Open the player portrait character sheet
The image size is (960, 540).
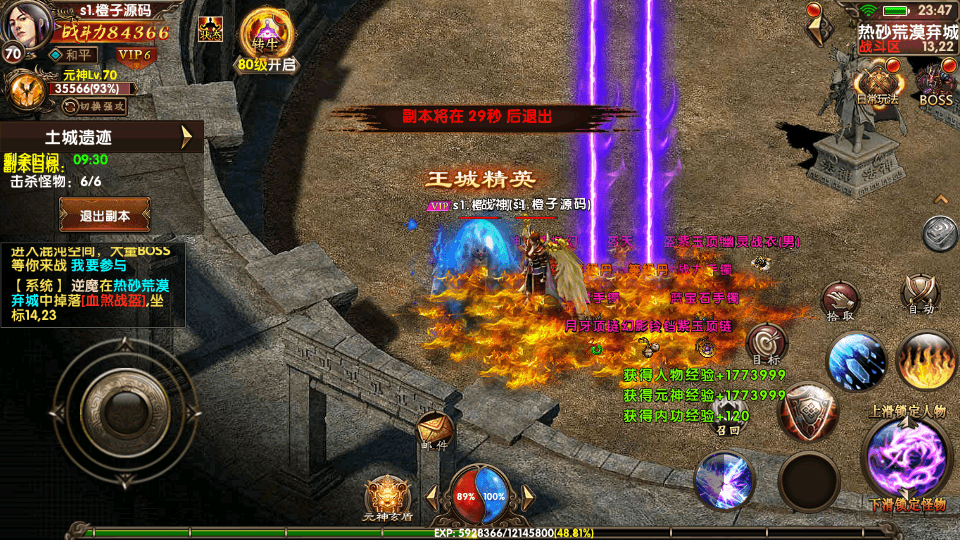(x=27, y=27)
